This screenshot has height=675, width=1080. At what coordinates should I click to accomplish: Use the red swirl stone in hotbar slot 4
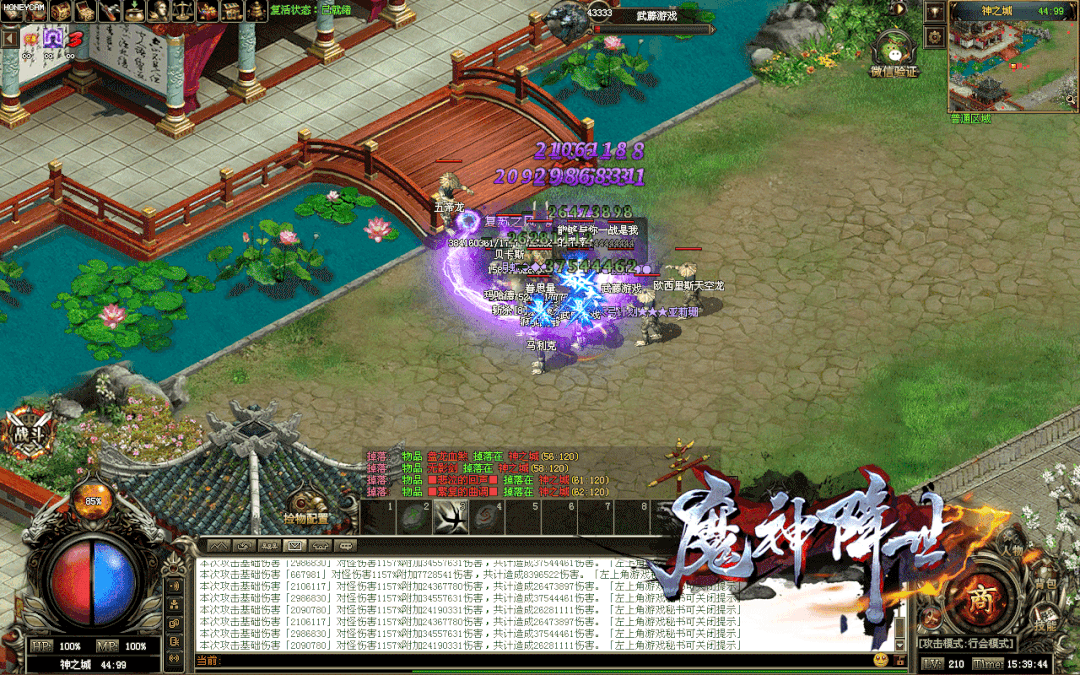click(x=487, y=517)
